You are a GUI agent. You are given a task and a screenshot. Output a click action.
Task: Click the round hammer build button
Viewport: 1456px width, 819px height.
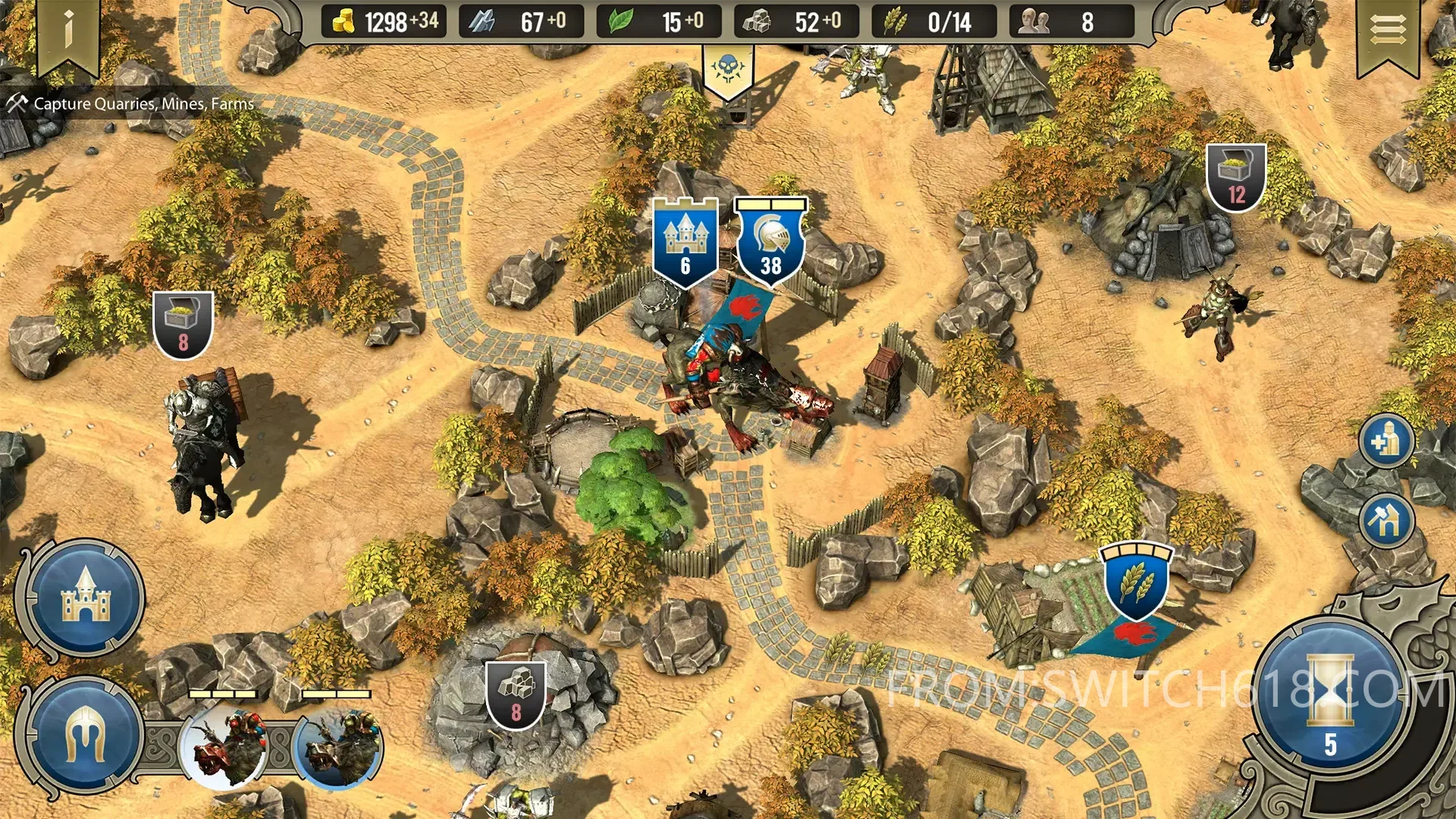(x=1385, y=521)
